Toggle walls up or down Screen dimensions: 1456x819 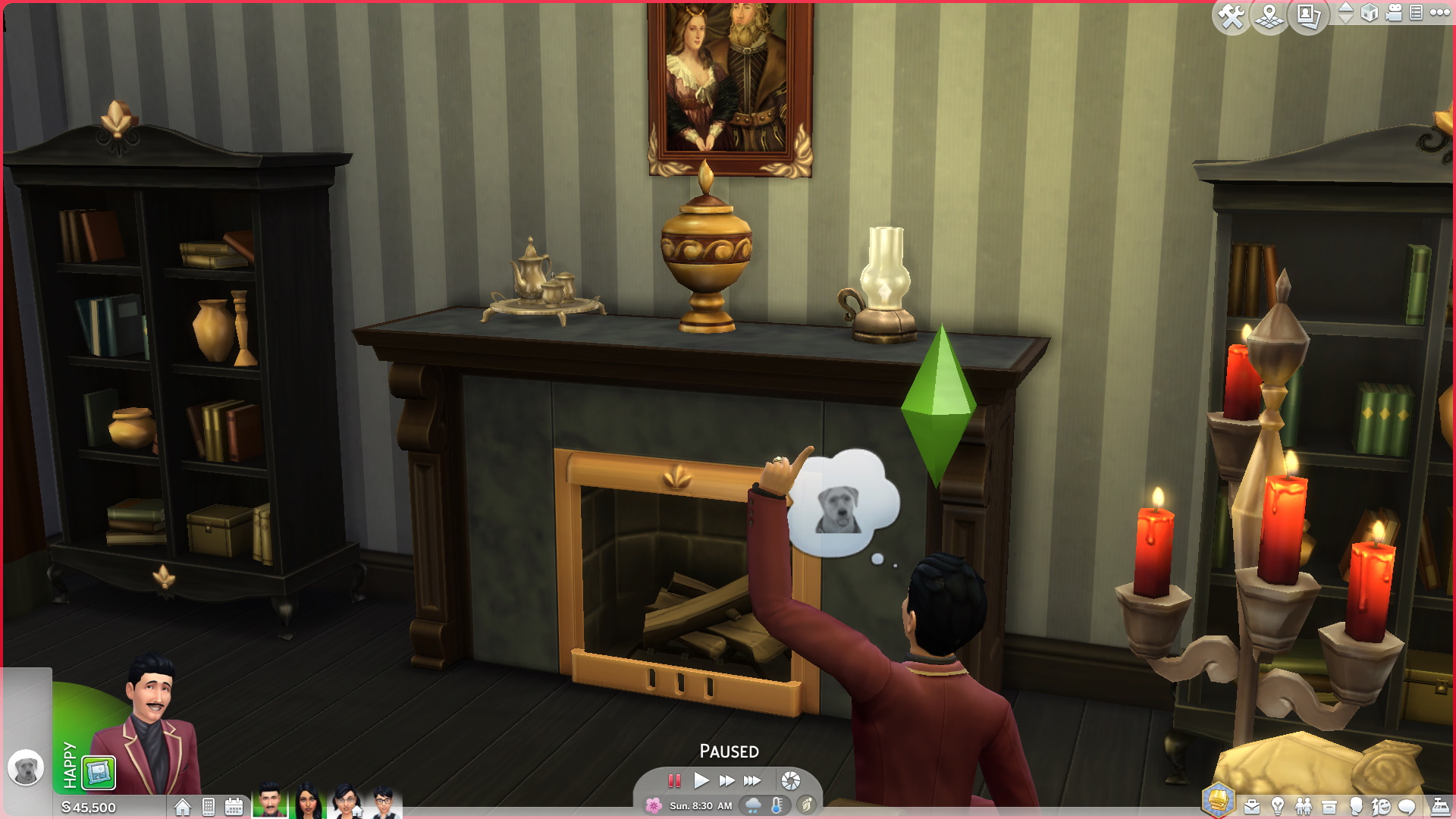pos(1345,13)
